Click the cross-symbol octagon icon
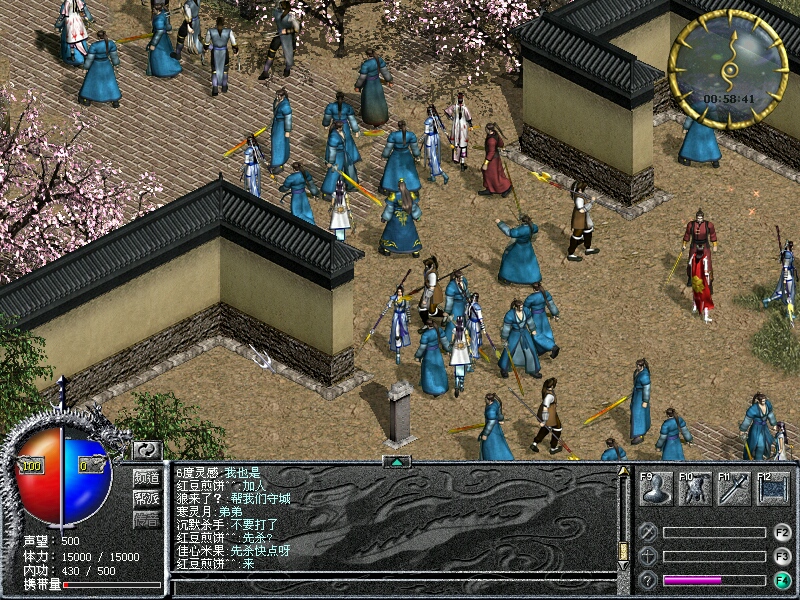Screen dimensions: 800x600 [649, 556]
